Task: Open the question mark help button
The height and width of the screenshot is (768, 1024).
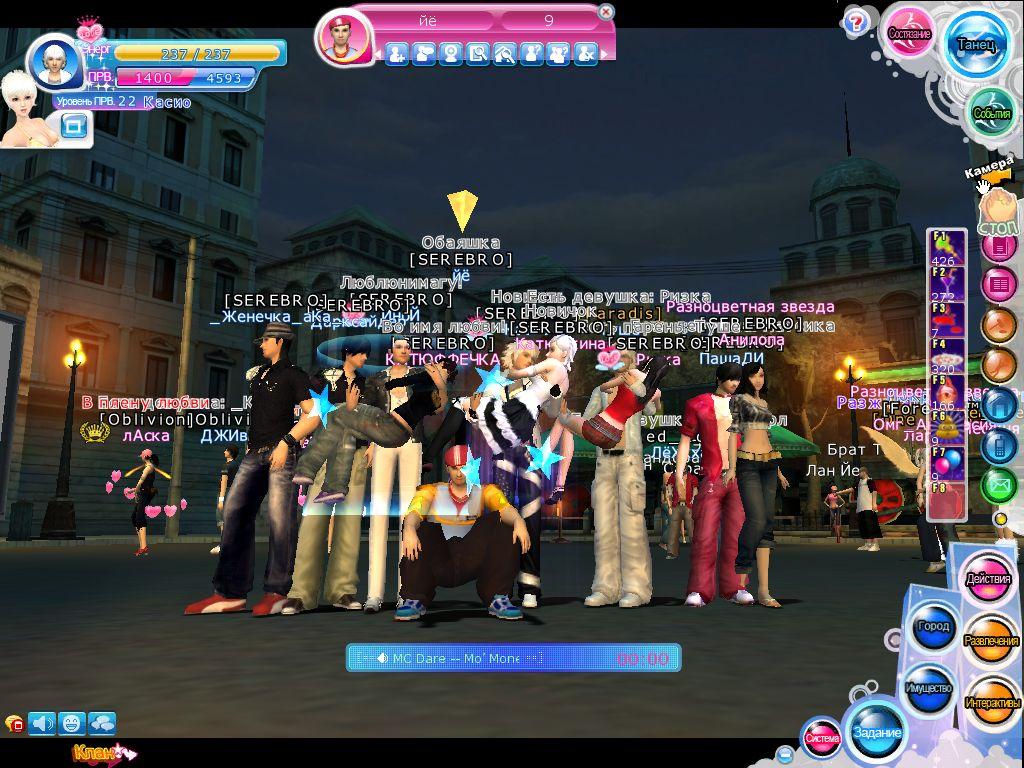Action: coord(855,22)
